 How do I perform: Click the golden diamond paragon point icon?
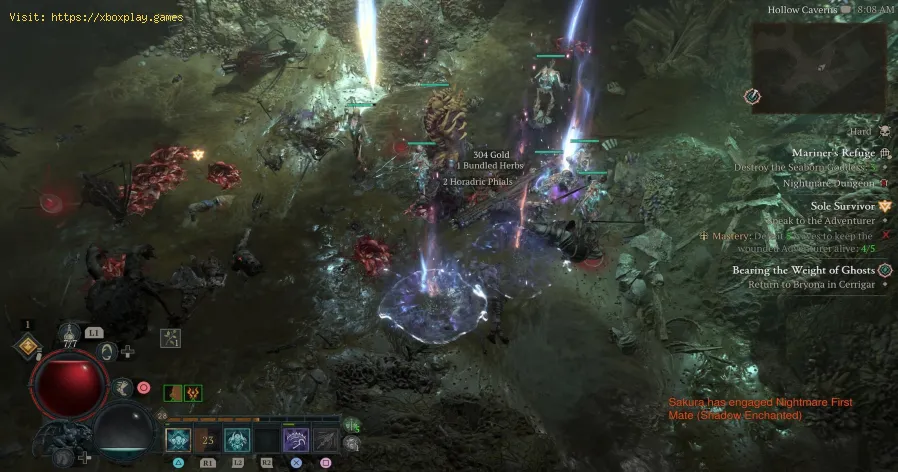click(x=28, y=346)
